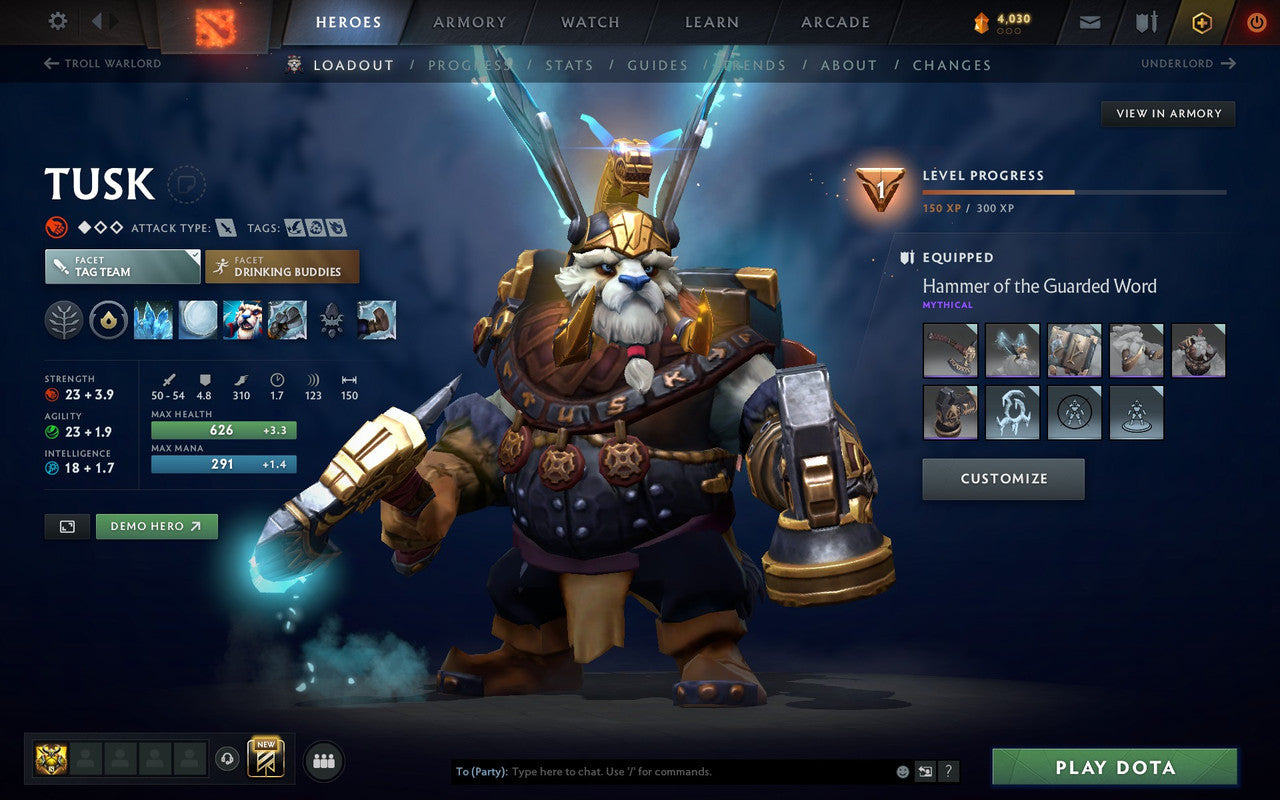Click the Demo Hero button
Viewport: 1280px width, 800px height.
[x=157, y=526]
